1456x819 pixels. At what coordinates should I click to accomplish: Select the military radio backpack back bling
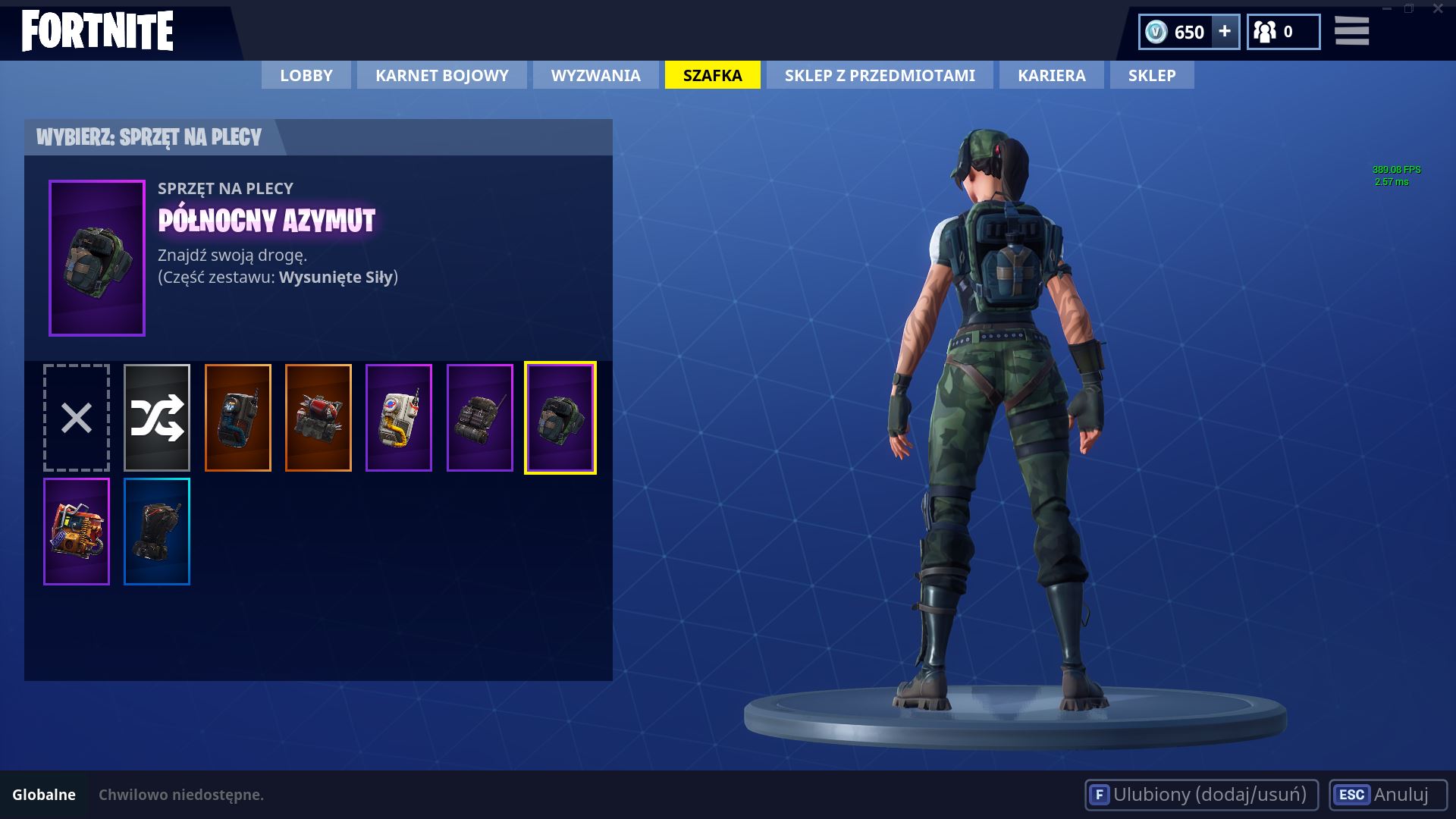coord(481,417)
